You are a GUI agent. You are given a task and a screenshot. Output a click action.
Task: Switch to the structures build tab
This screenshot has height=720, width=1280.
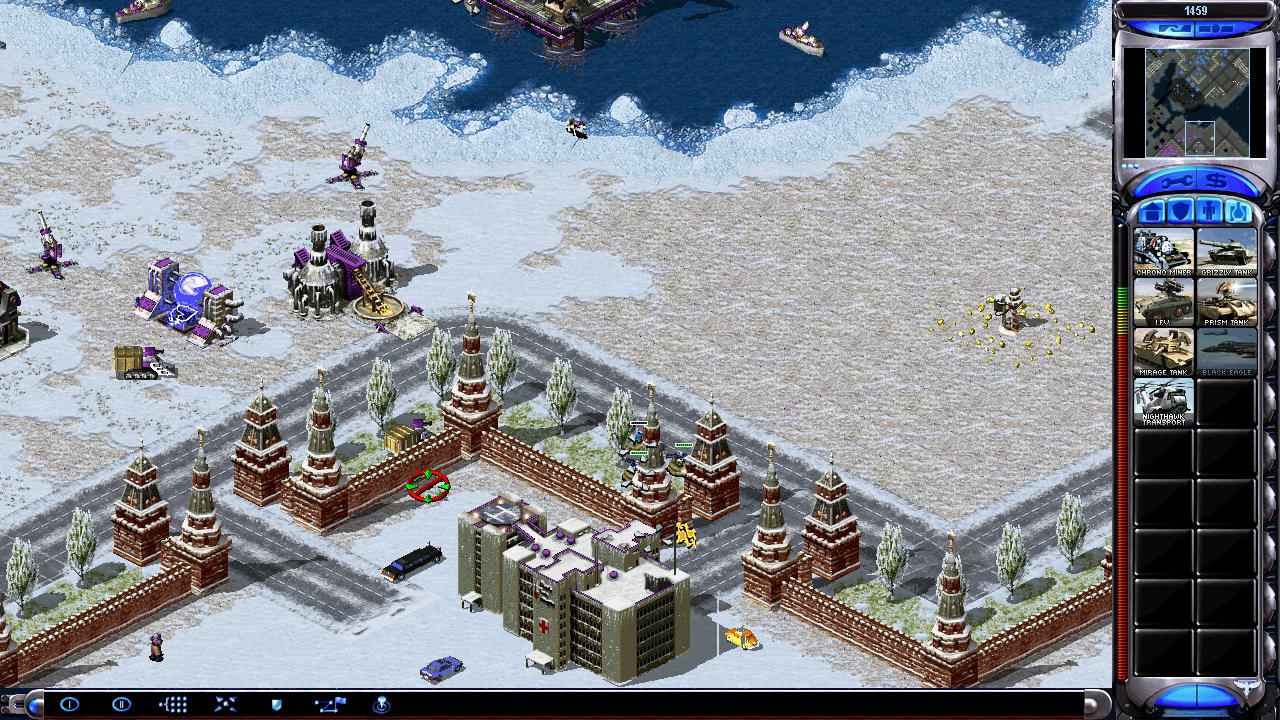[x=1152, y=212]
